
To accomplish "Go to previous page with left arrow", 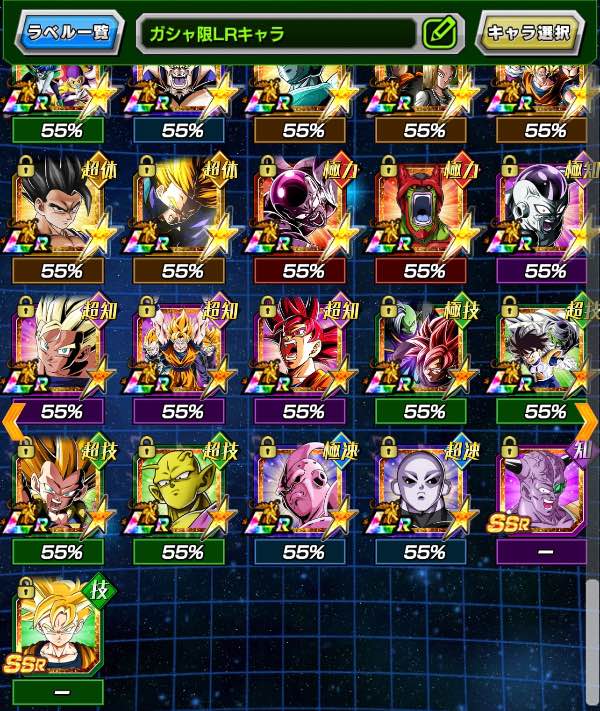I will tap(11, 422).
